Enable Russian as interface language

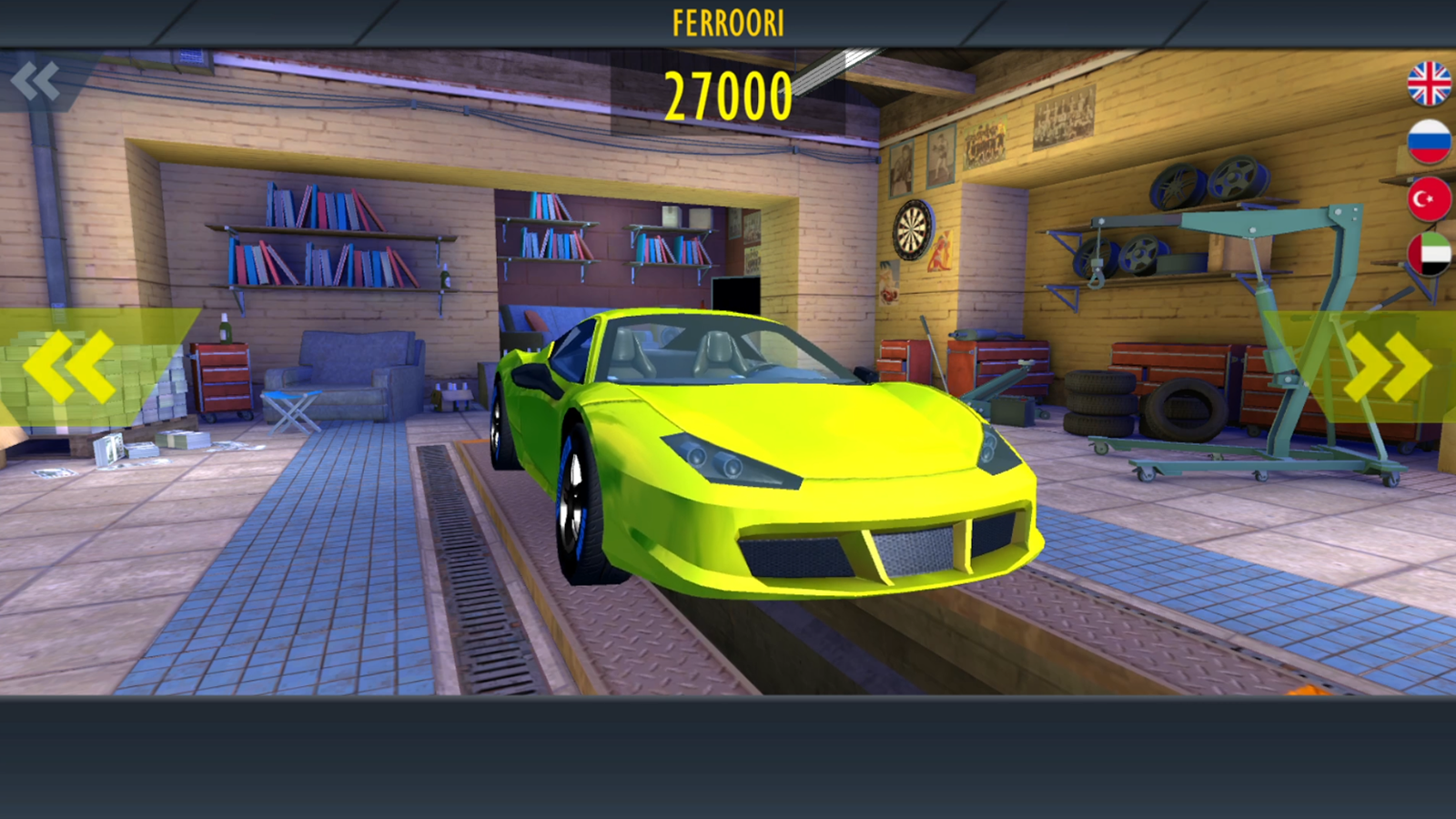[1429, 142]
